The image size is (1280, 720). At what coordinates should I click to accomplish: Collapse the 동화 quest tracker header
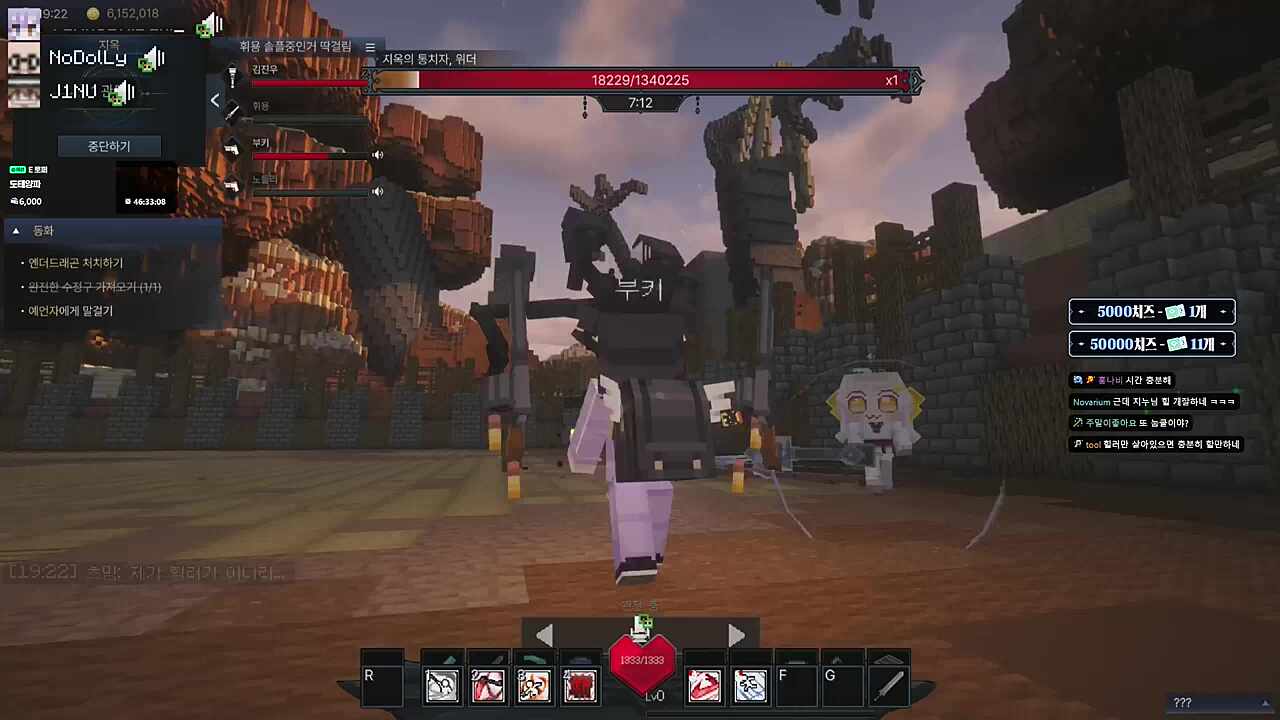[16, 231]
